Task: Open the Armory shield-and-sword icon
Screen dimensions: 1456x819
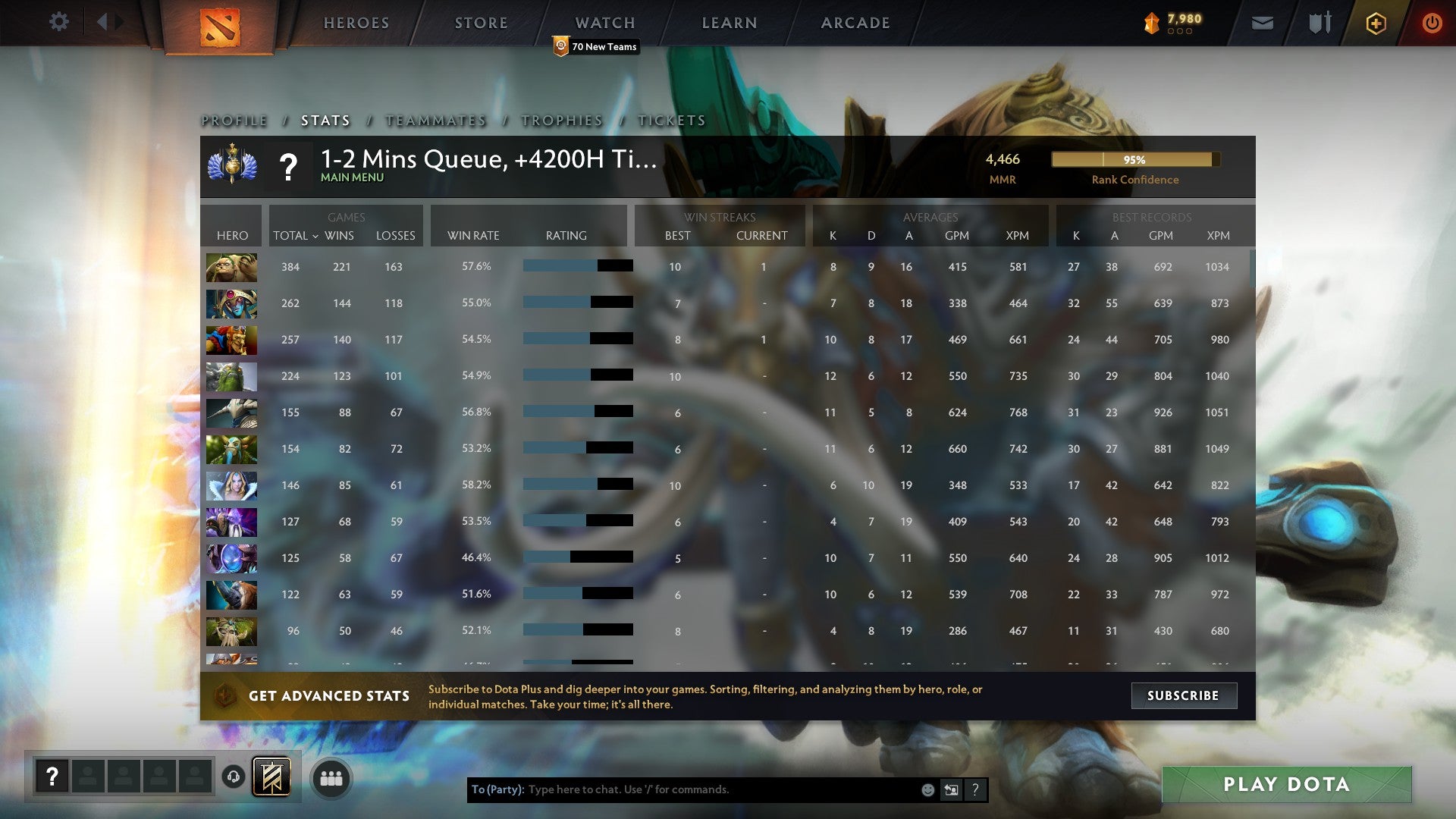Action: point(1319,23)
